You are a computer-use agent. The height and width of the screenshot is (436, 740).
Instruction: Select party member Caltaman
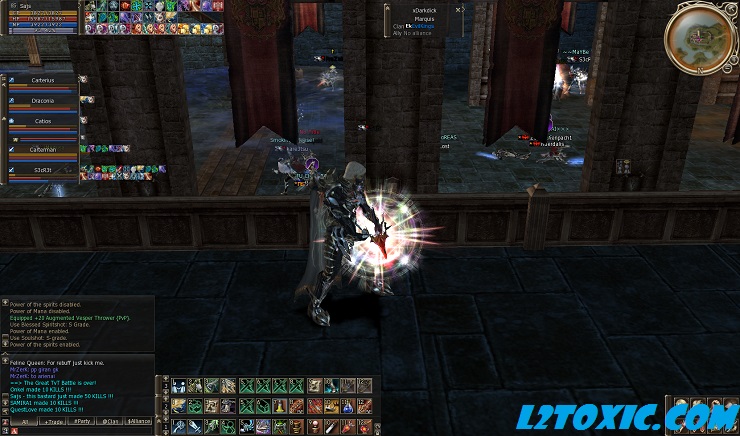point(43,149)
